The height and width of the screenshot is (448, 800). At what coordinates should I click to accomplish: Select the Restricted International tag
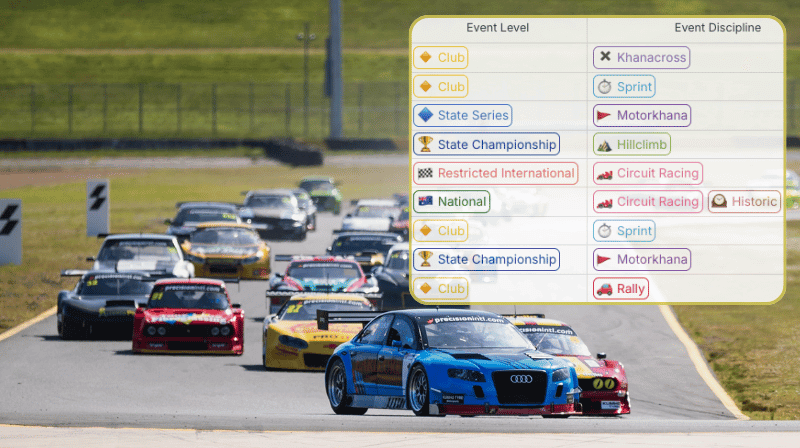(x=495, y=174)
